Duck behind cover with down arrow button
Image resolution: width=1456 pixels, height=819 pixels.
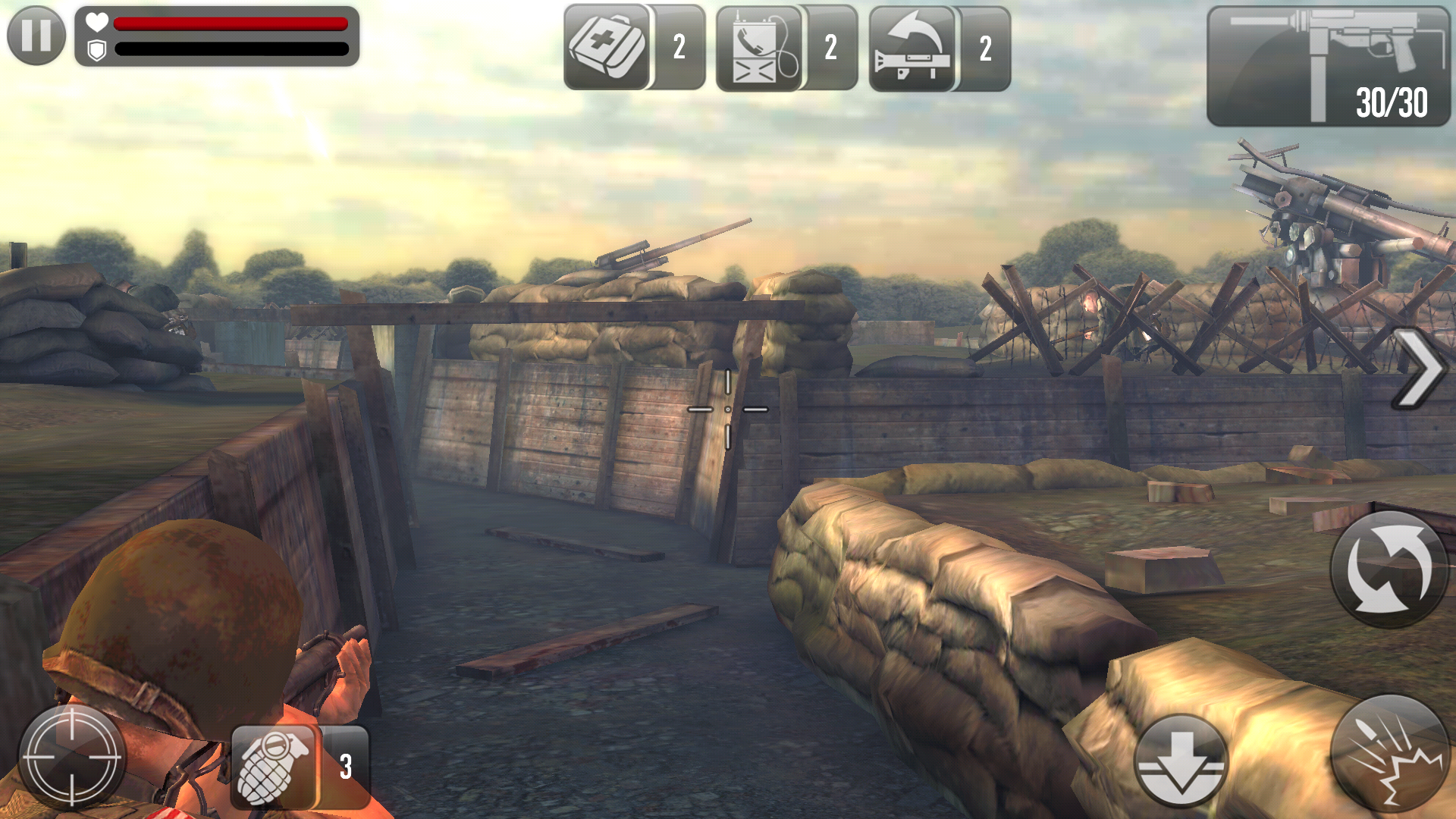click(1181, 761)
